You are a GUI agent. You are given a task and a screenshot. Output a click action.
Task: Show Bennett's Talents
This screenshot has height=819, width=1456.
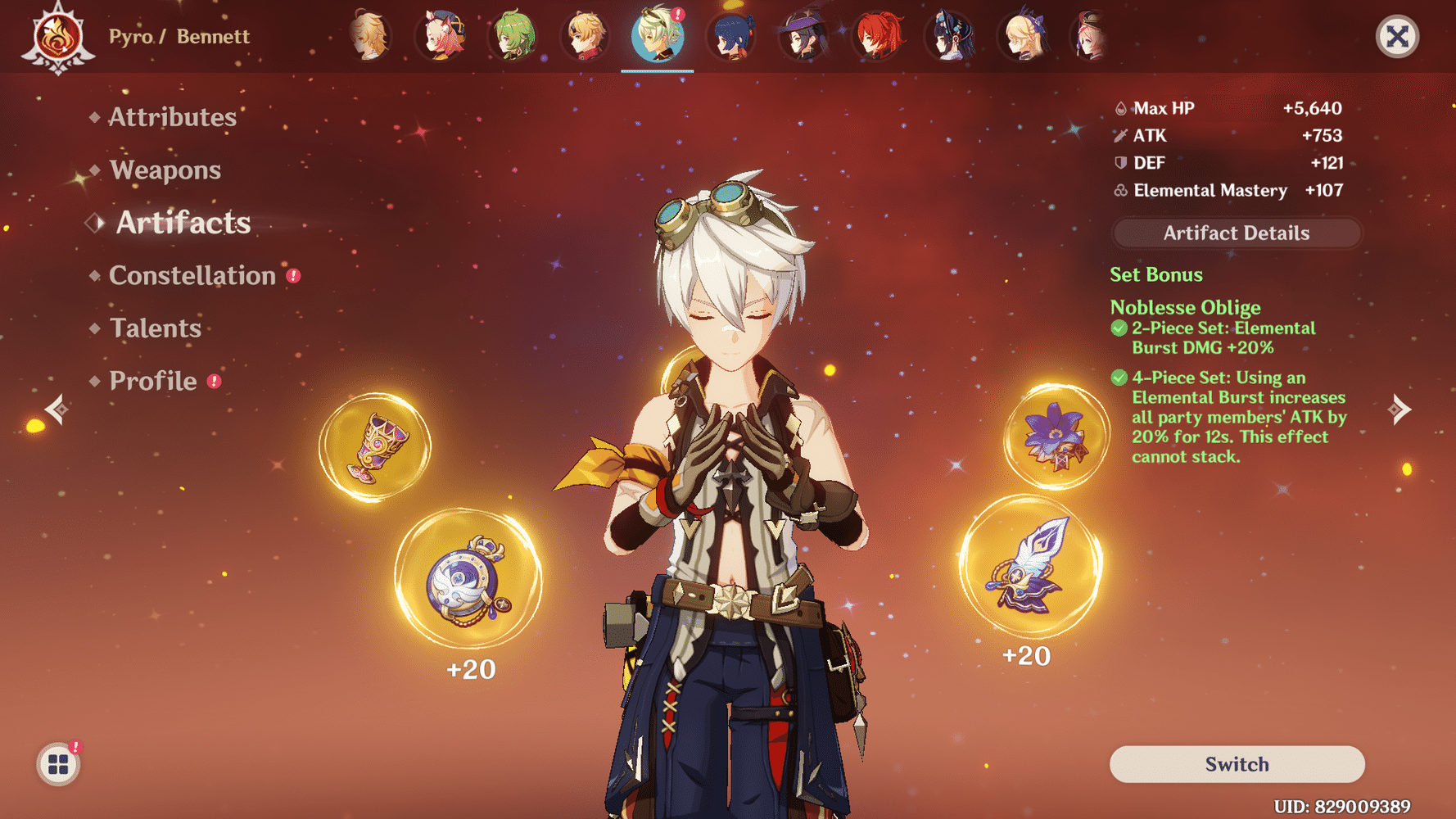[x=155, y=328]
